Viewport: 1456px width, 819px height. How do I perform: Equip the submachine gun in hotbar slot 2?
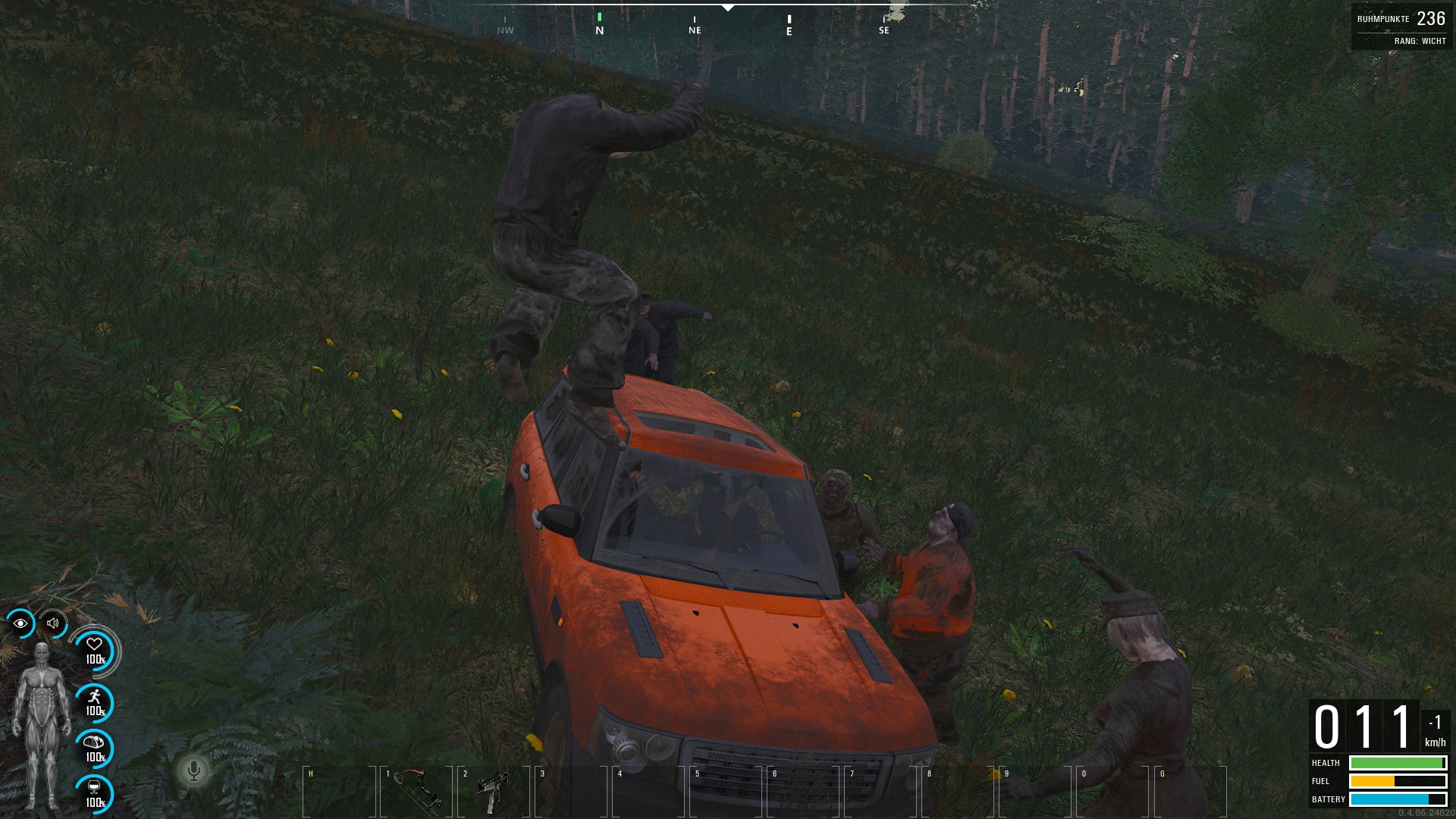pos(493,791)
